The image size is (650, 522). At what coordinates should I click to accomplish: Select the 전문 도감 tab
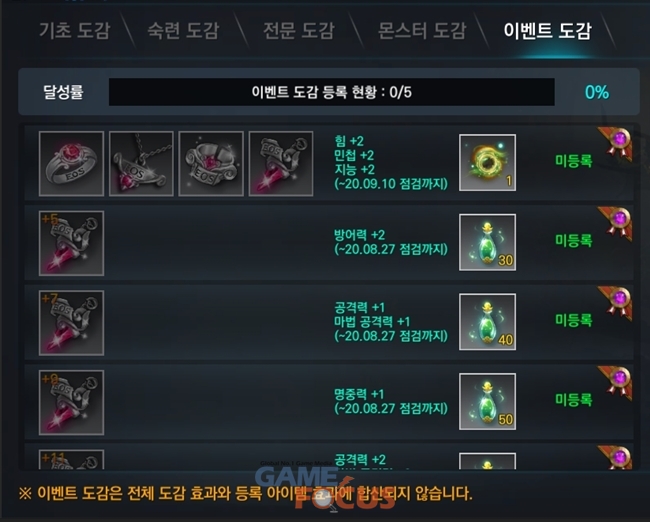click(x=297, y=30)
